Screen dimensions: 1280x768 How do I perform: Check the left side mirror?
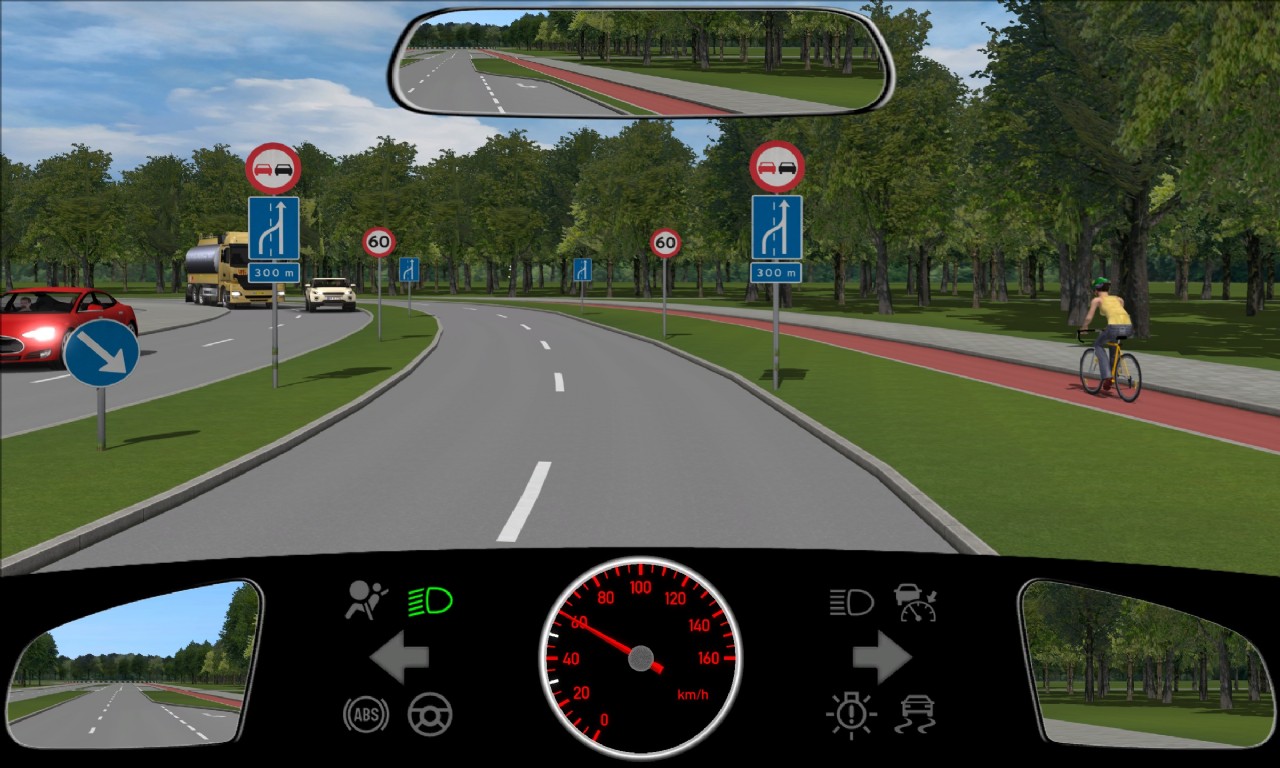pyautogui.click(x=133, y=663)
